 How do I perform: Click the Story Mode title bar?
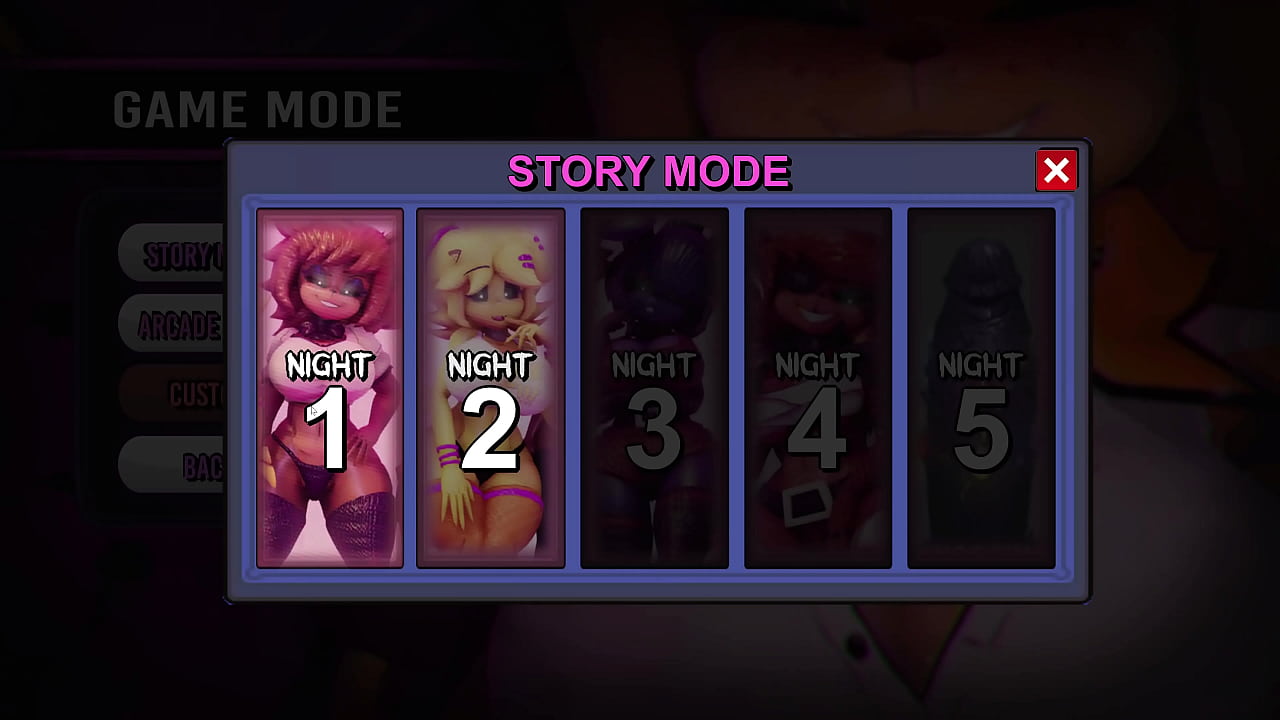648,171
